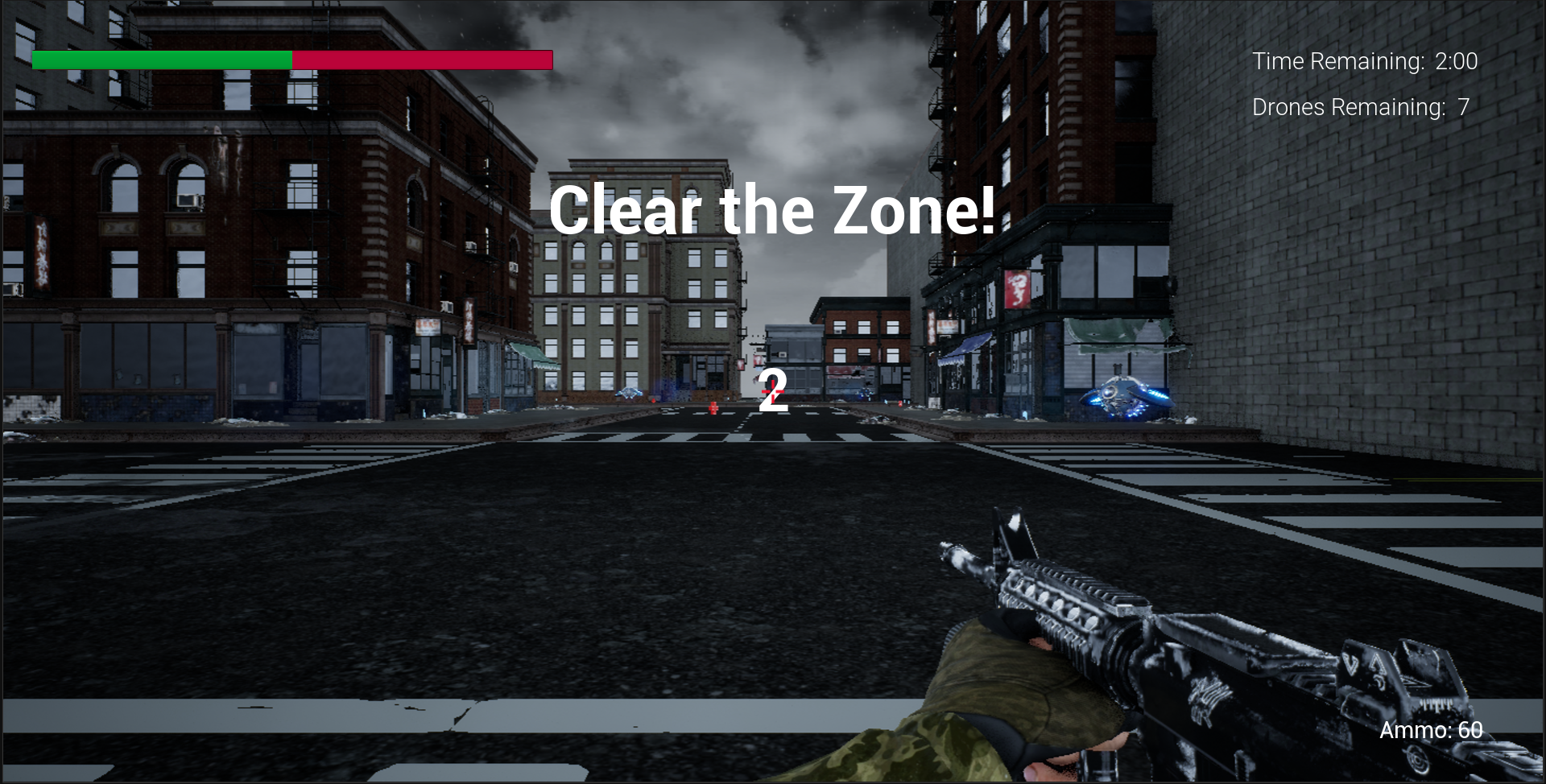Click the Time Remaining 2:00 readout
The width and height of the screenshot is (1546, 784).
click(1365, 60)
